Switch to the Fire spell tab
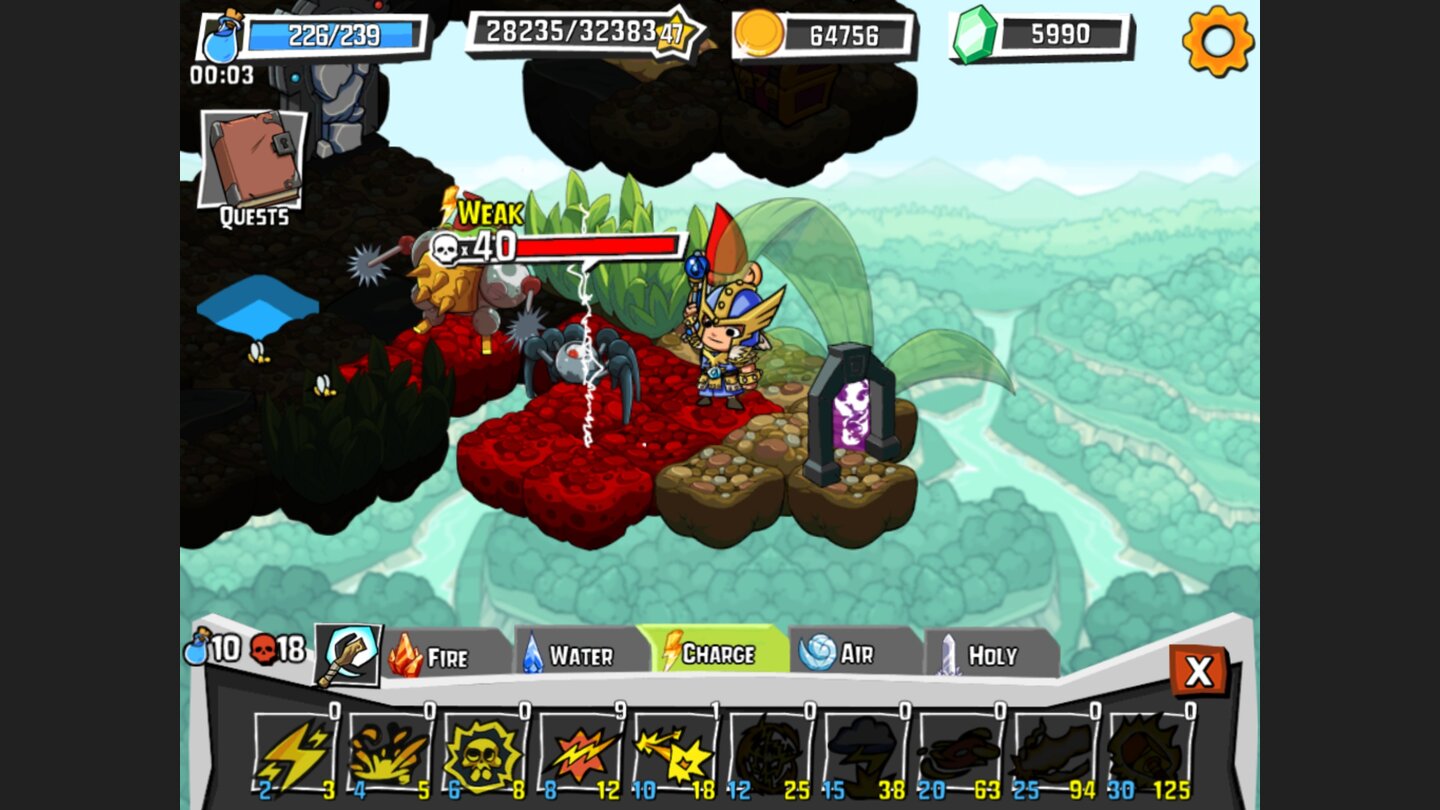Image resolution: width=1440 pixels, height=810 pixels. [x=445, y=656]
